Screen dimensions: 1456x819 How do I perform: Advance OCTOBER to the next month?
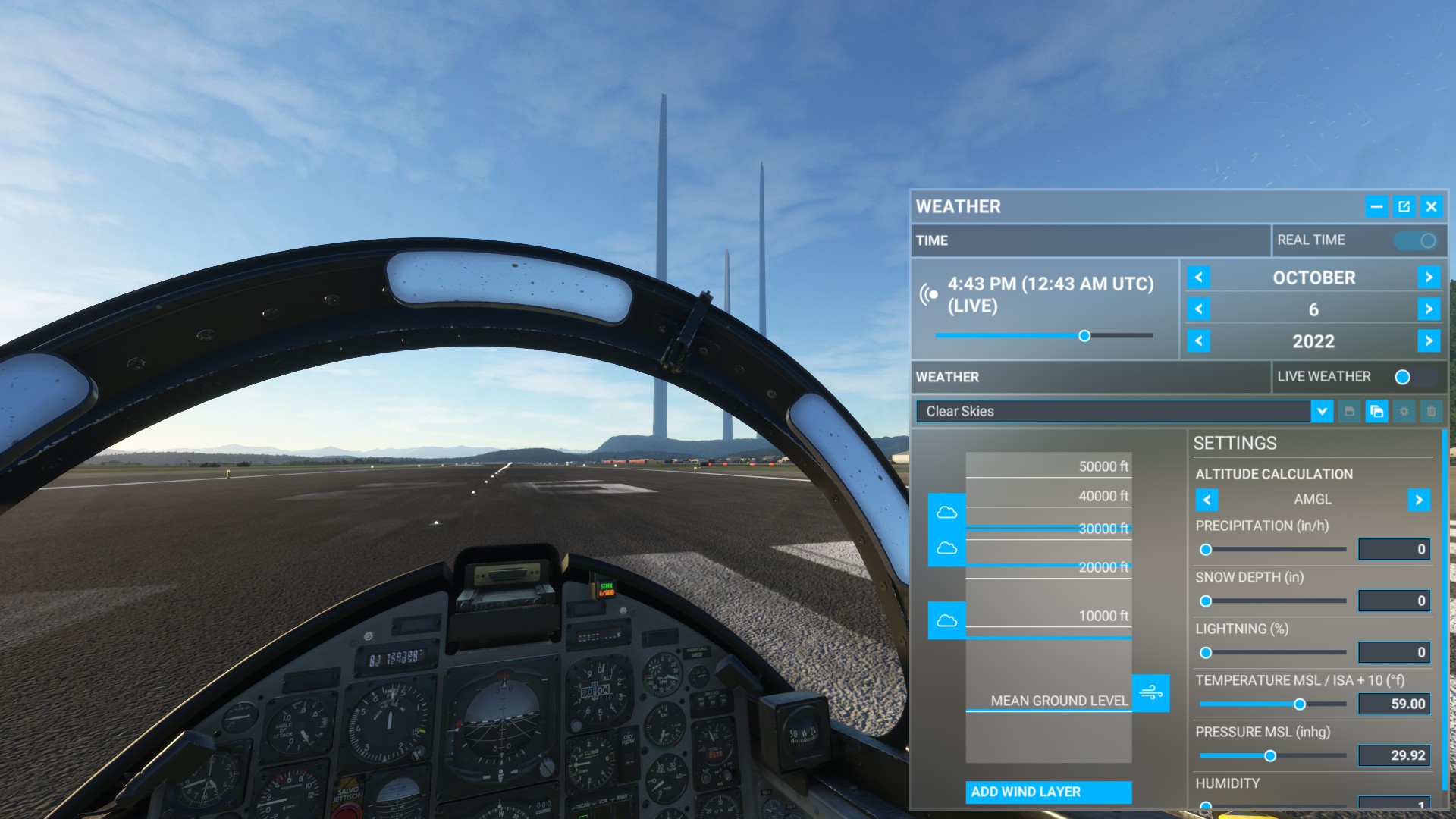1429,278
